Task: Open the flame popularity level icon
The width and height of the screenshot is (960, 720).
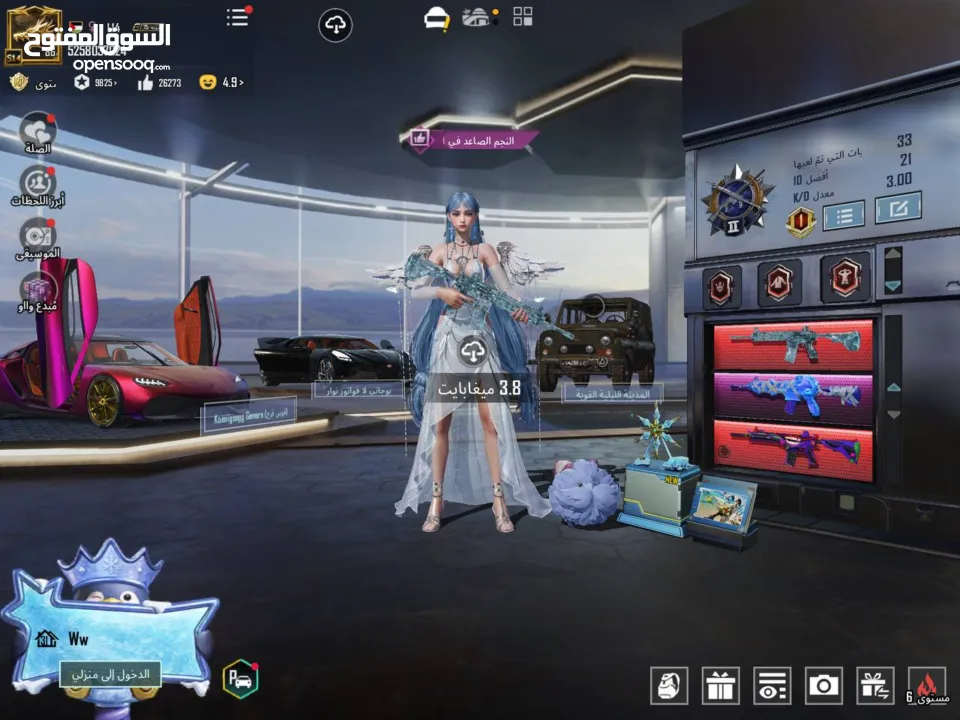Action: pos(926,684)
